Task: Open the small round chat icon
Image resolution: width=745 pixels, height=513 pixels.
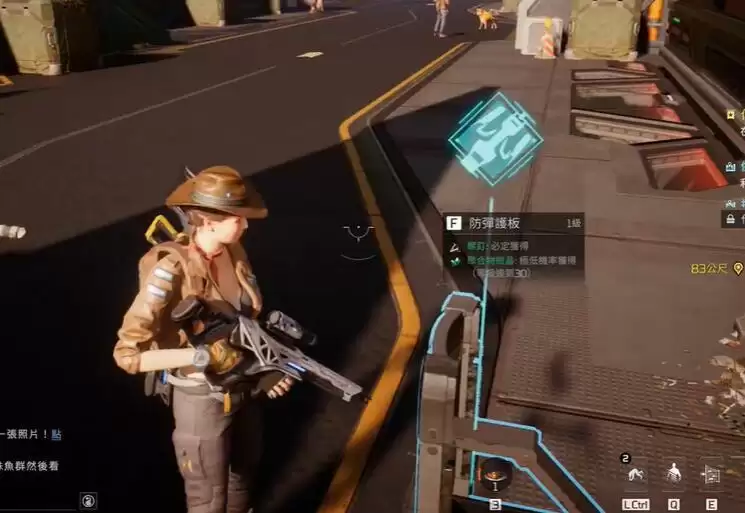Action: pyautogui.click(x=89, y=500)
